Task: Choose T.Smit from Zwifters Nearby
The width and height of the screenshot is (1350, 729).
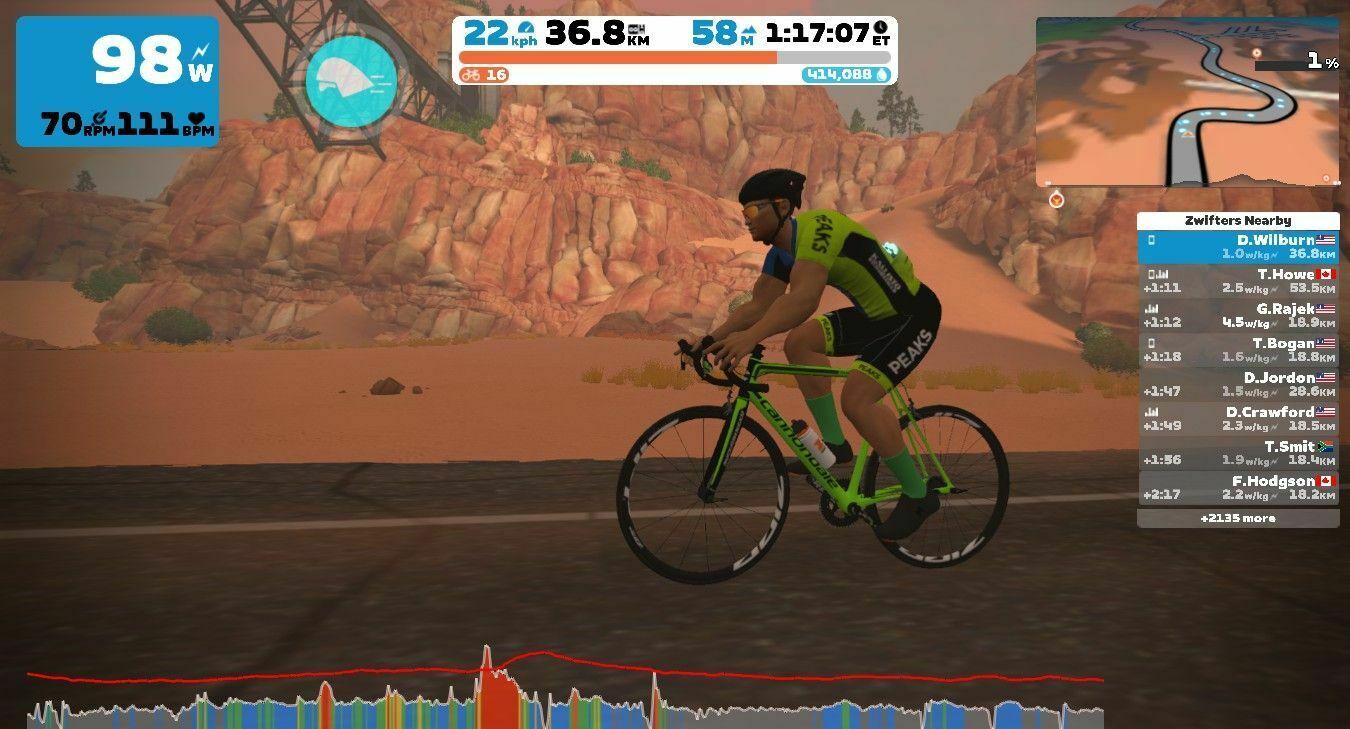Action: pyautogui.click(x=1238, y=454)
